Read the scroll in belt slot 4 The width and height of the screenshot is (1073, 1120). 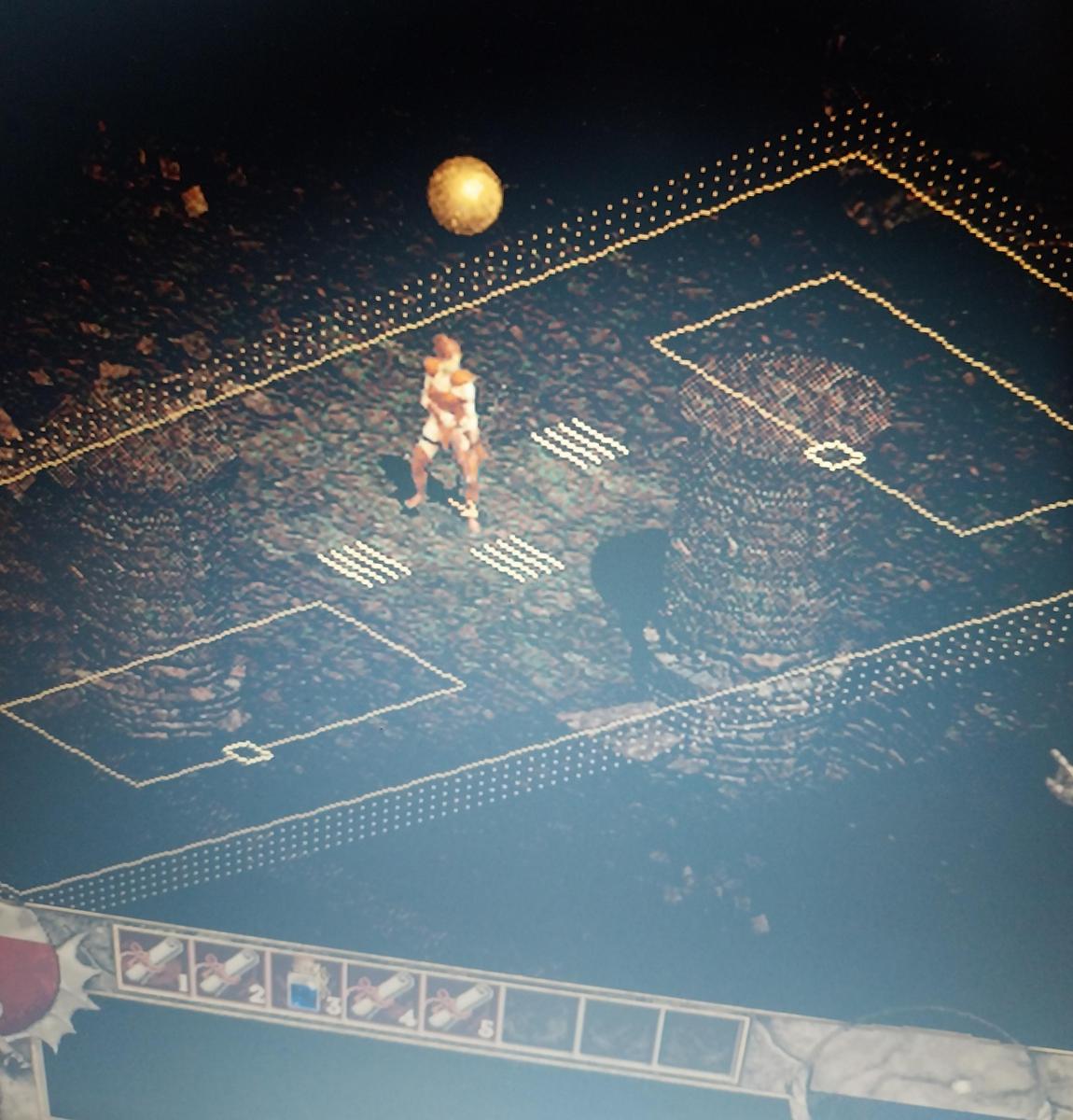pos(382,996)
